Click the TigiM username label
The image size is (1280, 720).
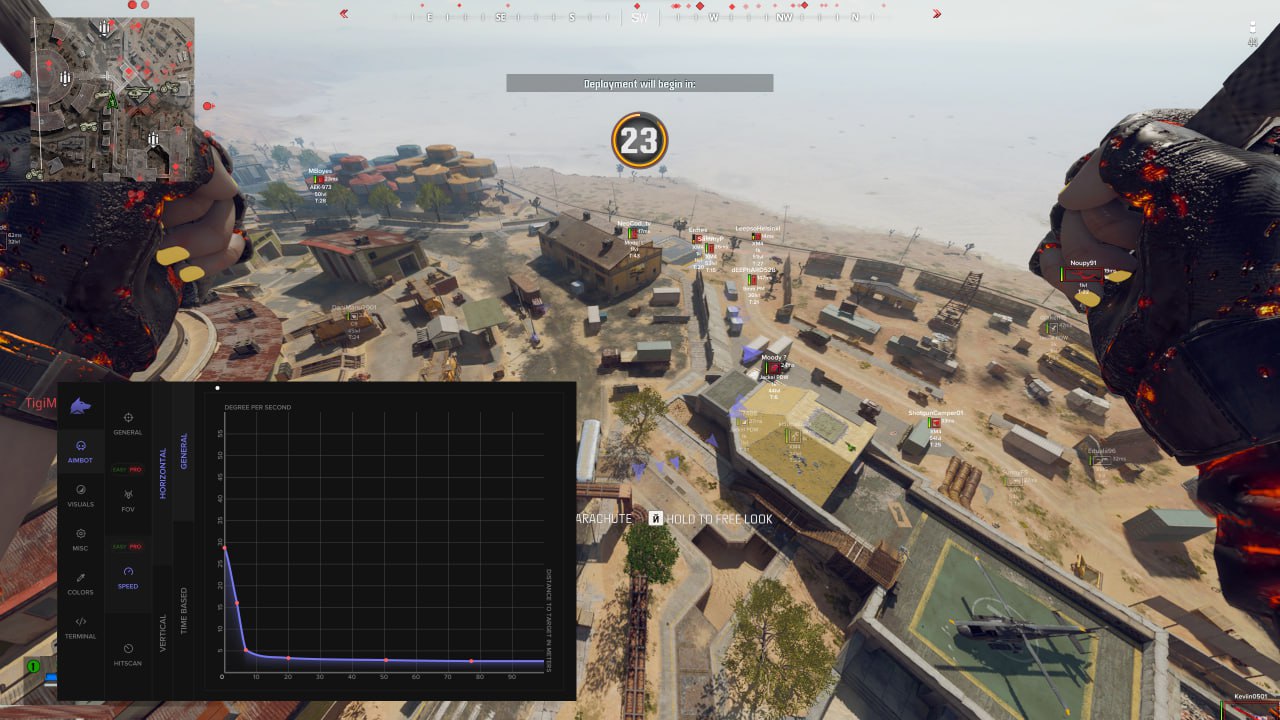pos(38,403)
